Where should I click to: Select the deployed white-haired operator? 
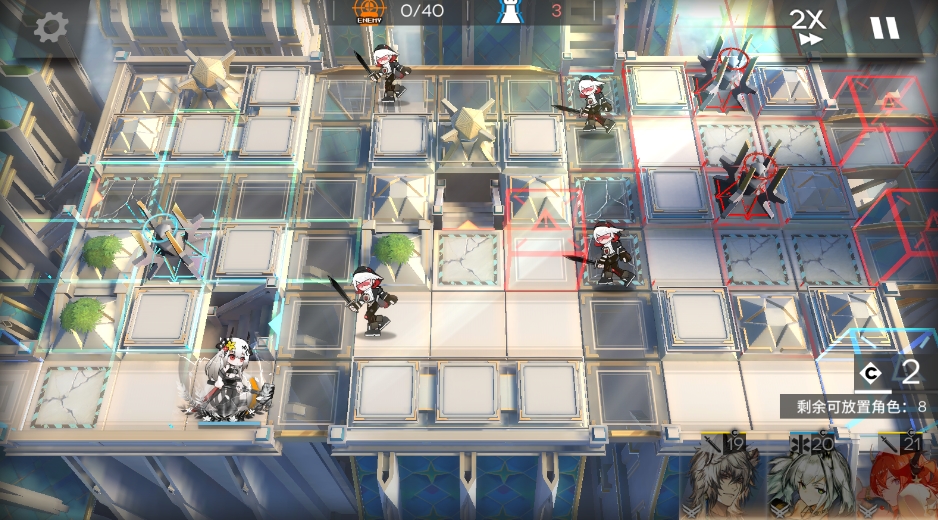pyautogui.click(x=226, y=380)
